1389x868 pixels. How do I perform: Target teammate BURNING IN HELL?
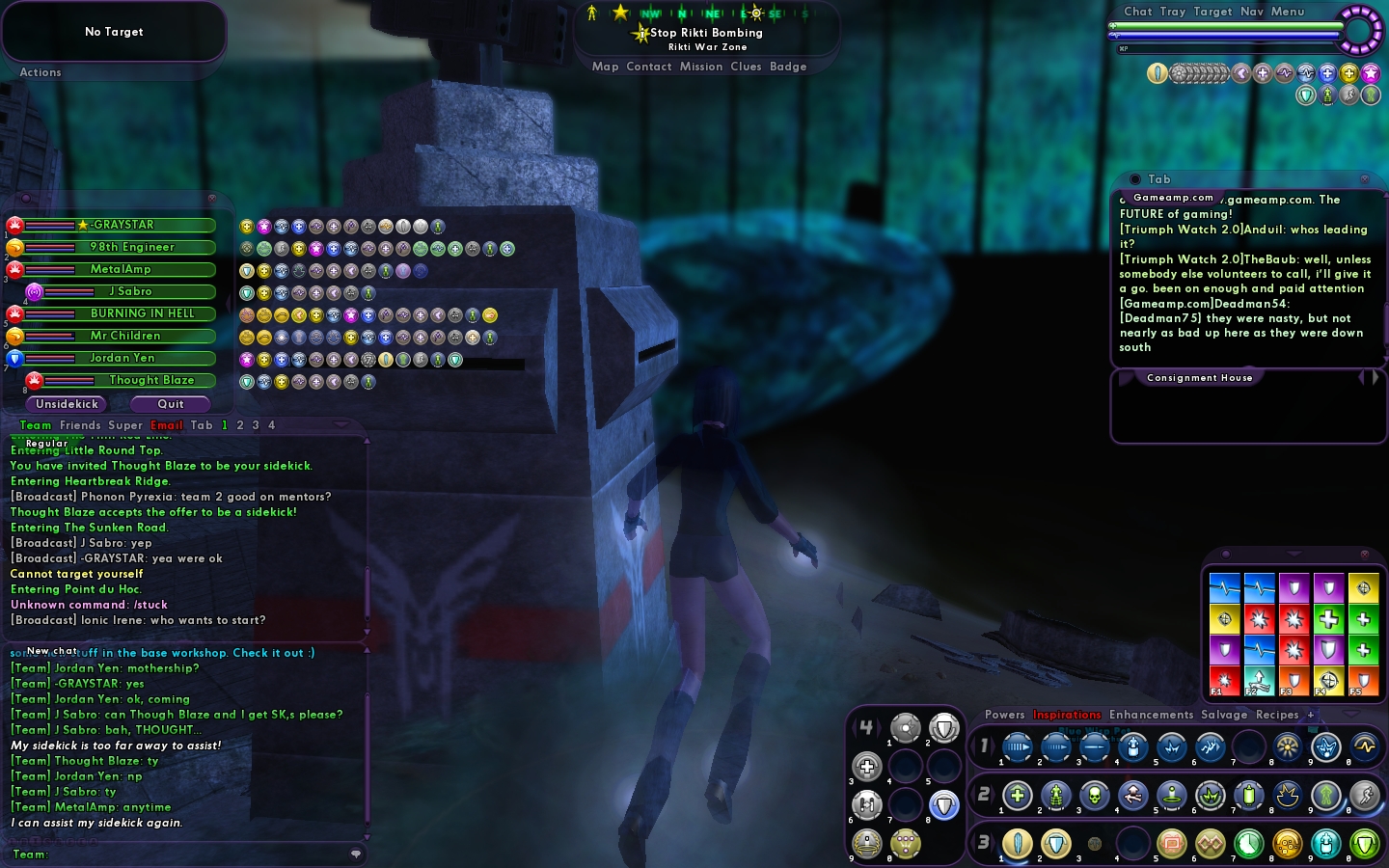142,313
